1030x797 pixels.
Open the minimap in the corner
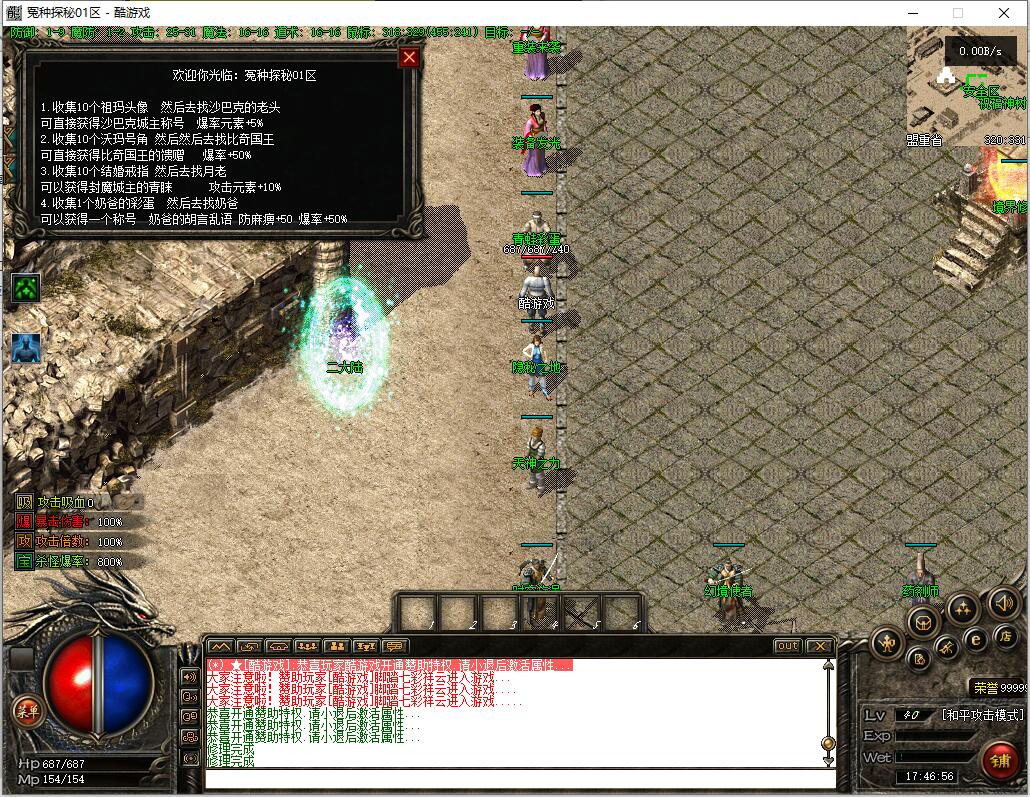click(967, 85)
